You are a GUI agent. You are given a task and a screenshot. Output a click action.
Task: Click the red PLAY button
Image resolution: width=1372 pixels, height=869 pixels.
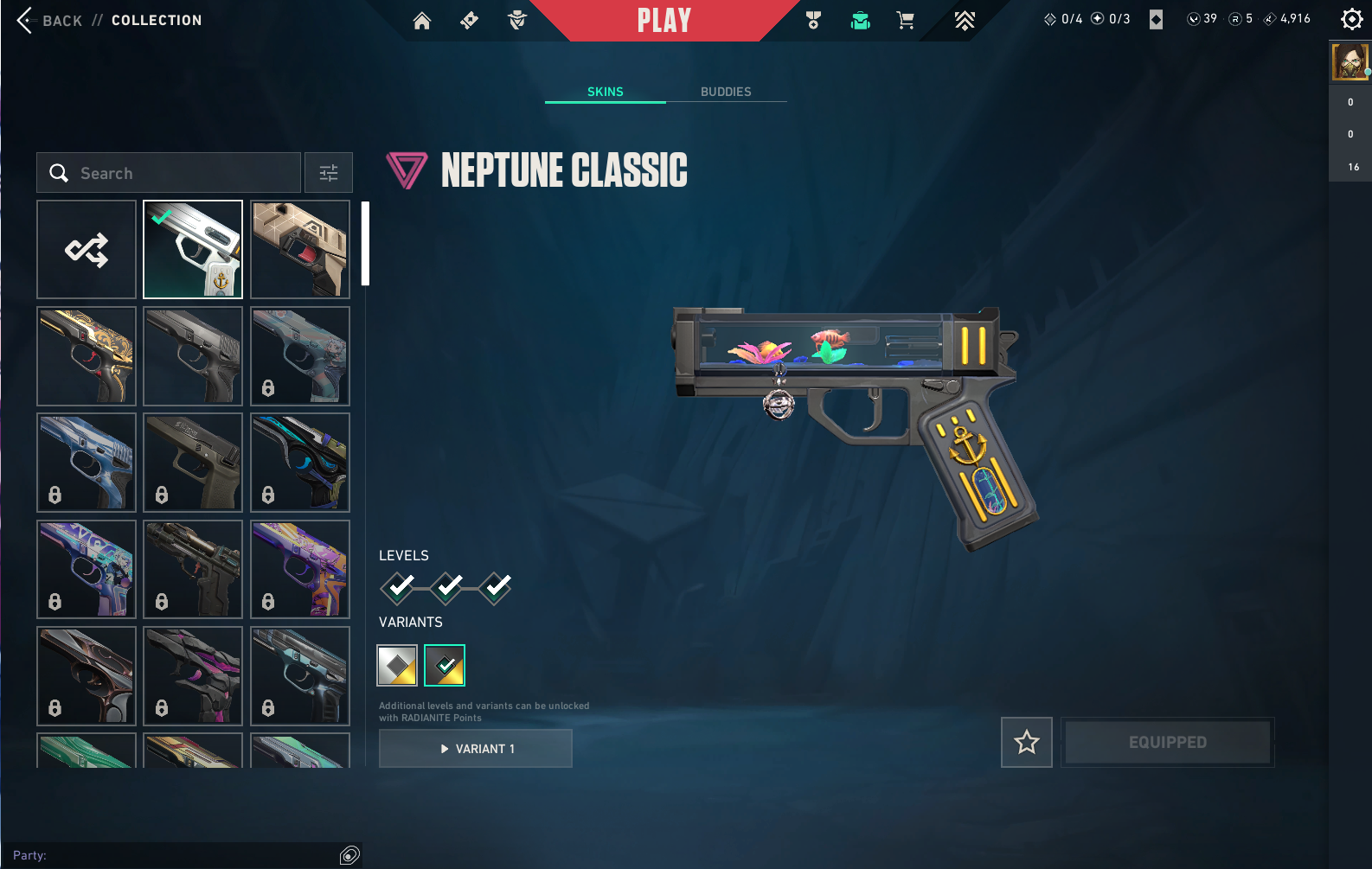coord(664,21)
